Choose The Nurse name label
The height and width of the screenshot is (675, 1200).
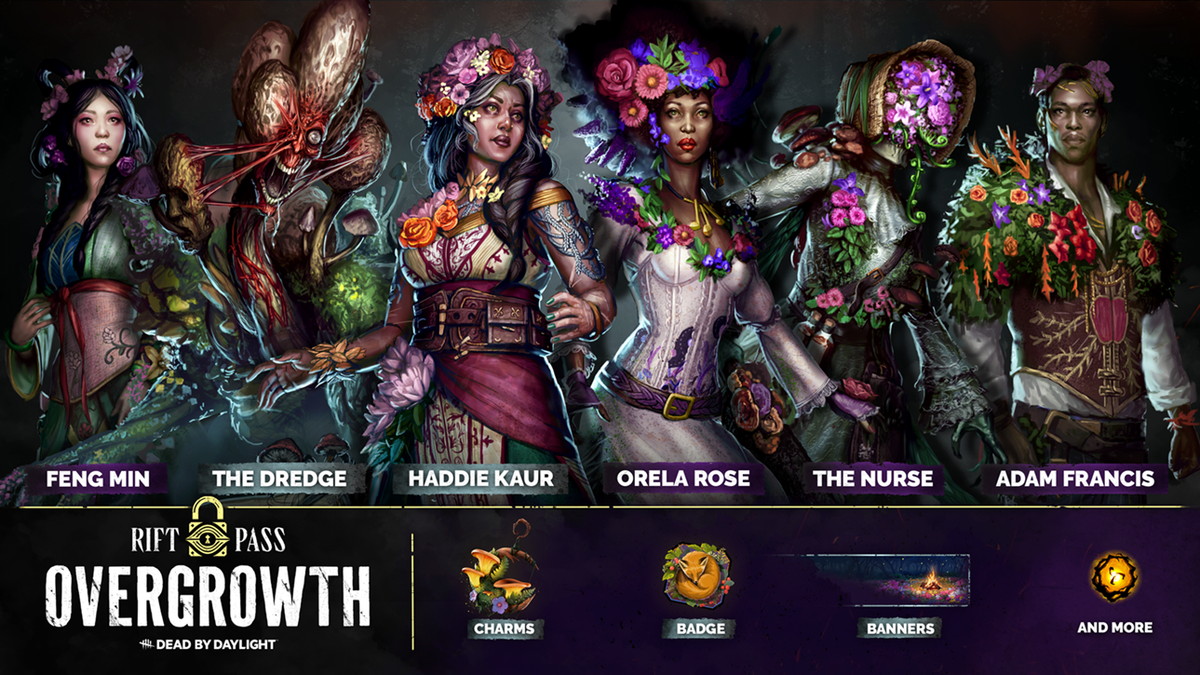tap(875, 478)
